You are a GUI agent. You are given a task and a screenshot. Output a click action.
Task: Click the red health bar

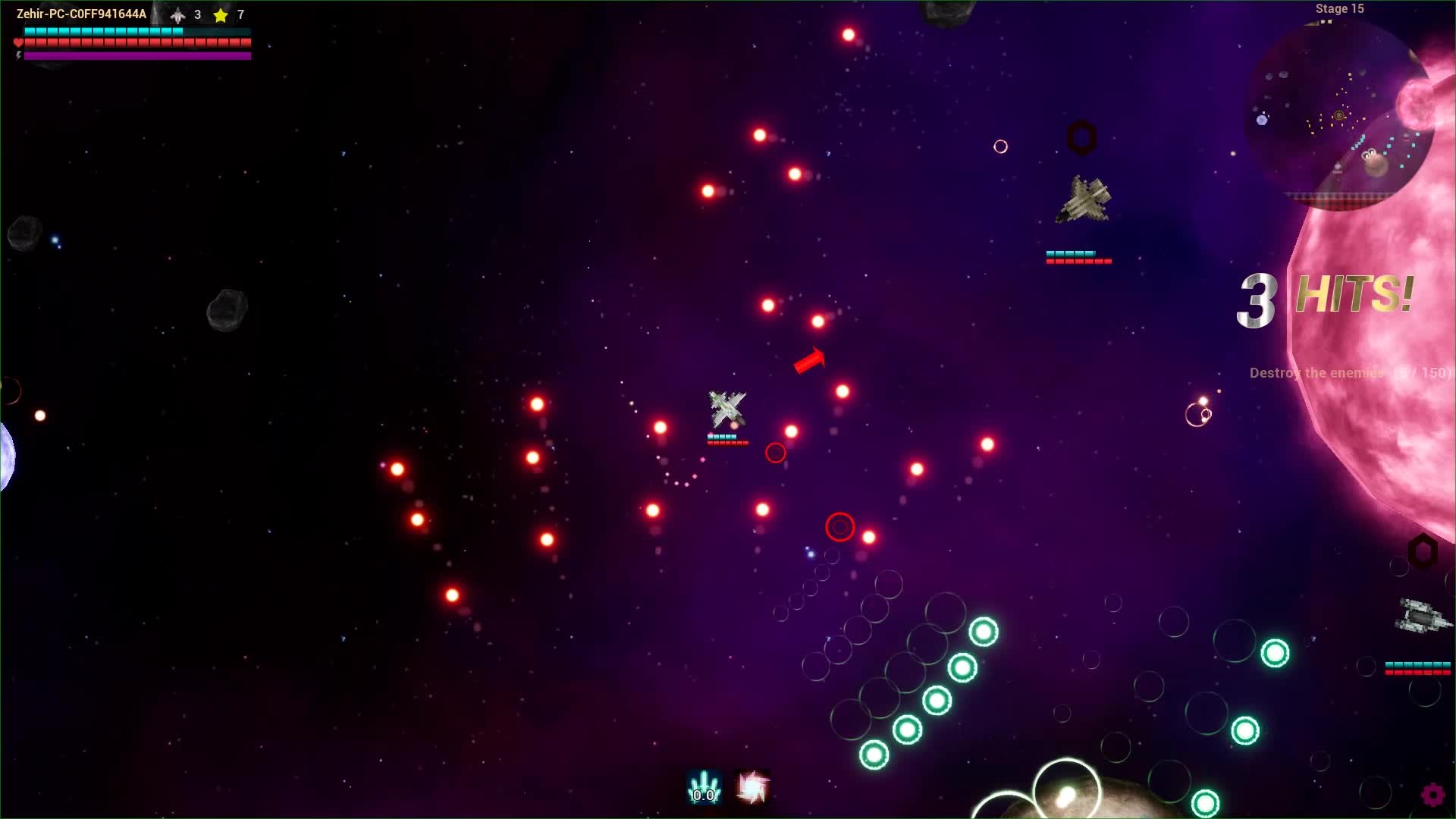[136, 42]
